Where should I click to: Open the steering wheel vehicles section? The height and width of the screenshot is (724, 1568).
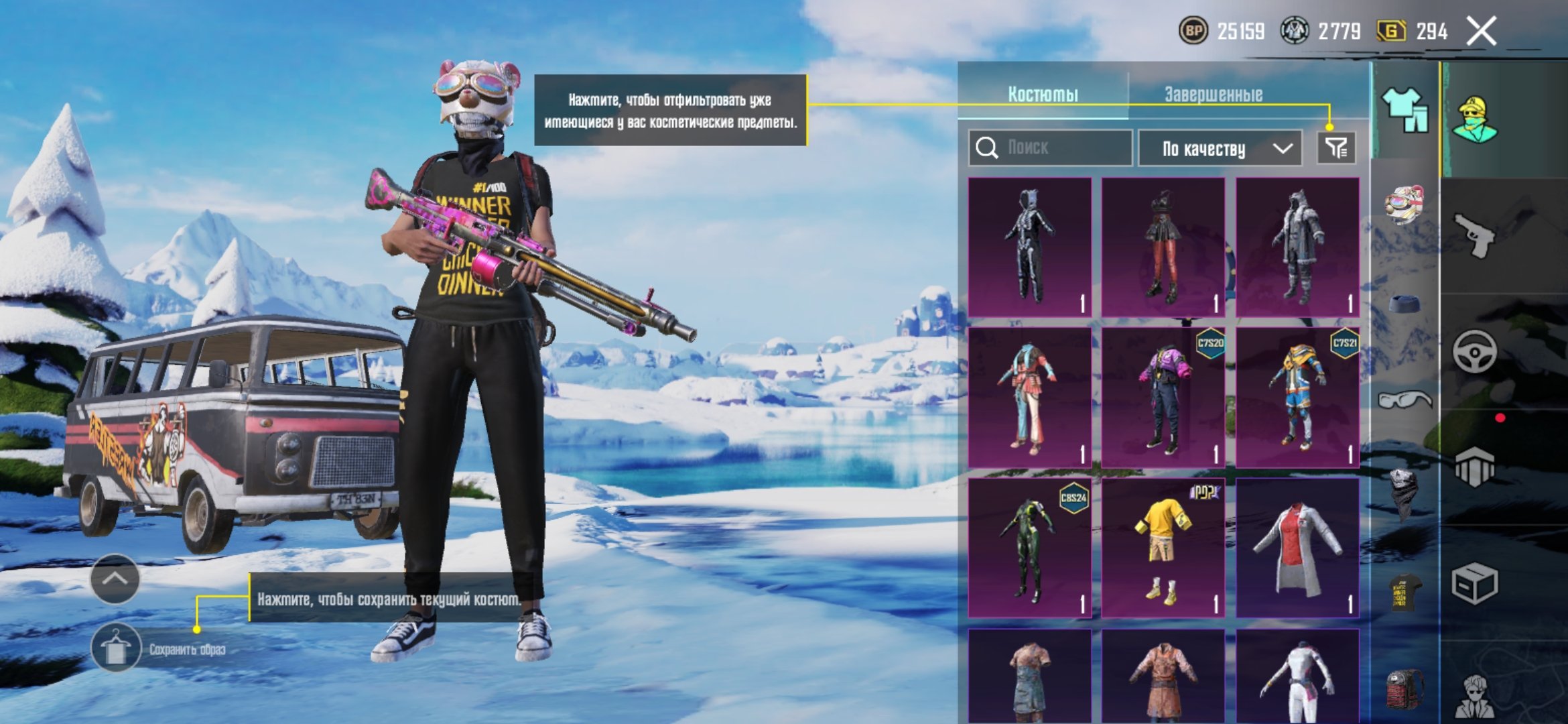[x=1474, y=351]
